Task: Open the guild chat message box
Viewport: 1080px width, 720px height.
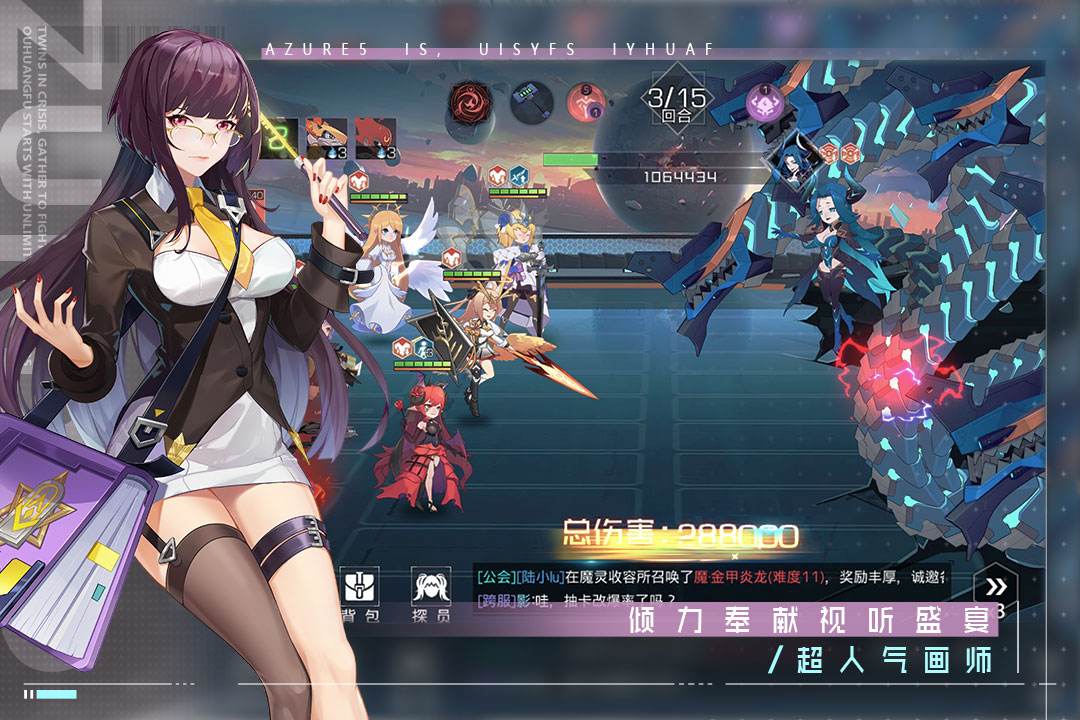Action: pos(712,588)
